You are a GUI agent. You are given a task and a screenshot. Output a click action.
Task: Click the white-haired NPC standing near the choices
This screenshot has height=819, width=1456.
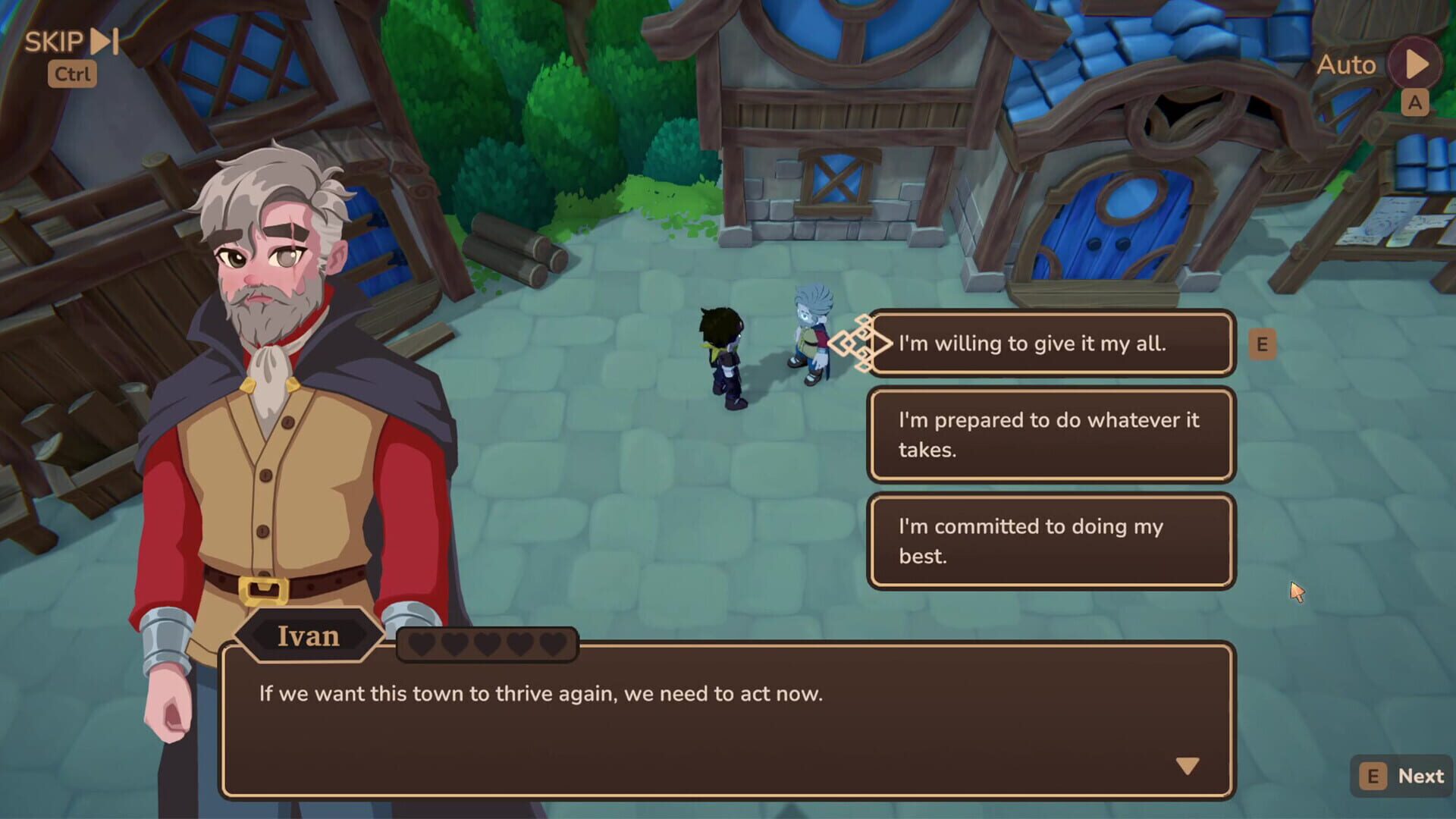[811, 334]
